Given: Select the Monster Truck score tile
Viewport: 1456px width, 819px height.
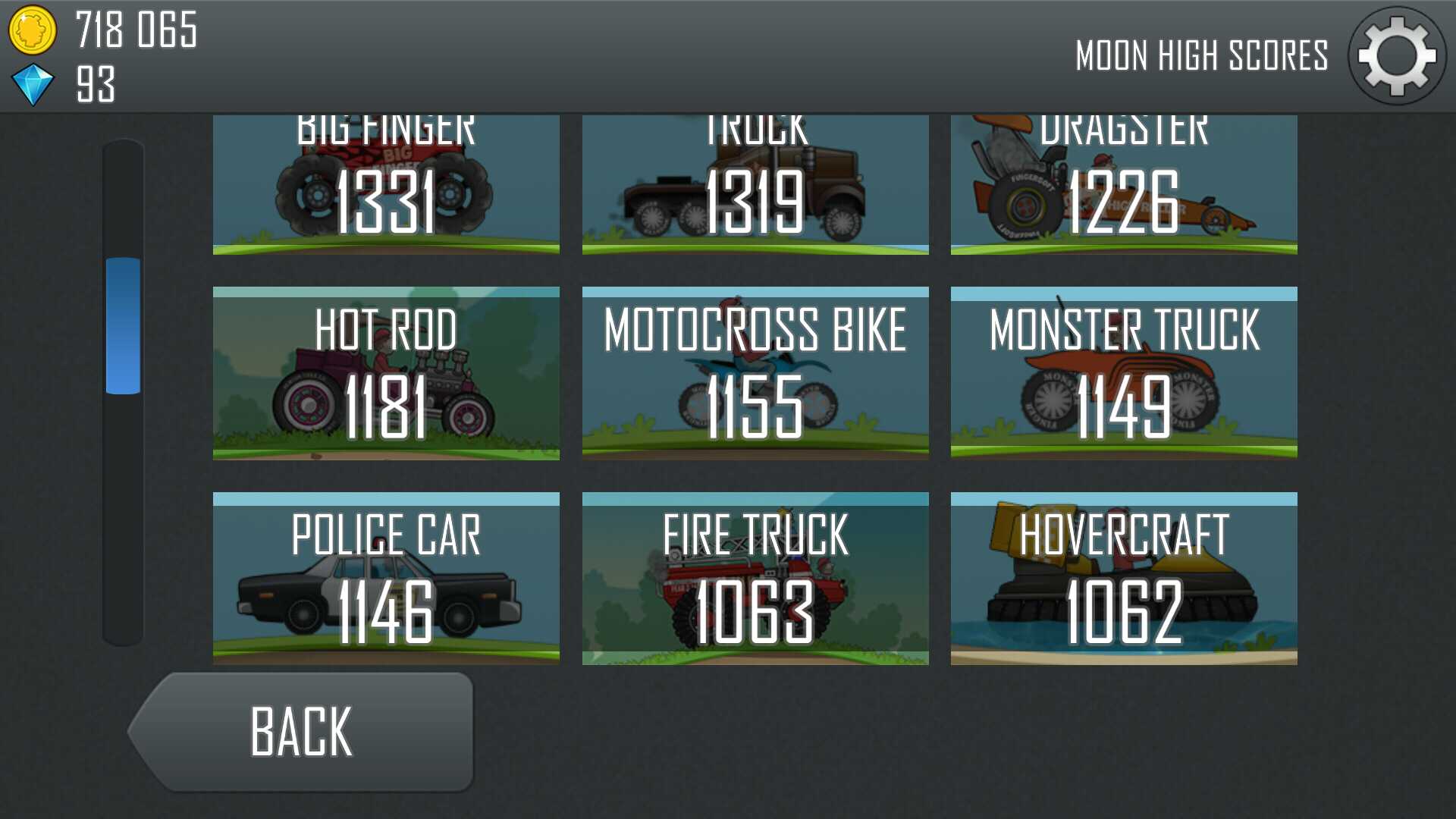Looking at the screenshot, I should coord(1124,373).
